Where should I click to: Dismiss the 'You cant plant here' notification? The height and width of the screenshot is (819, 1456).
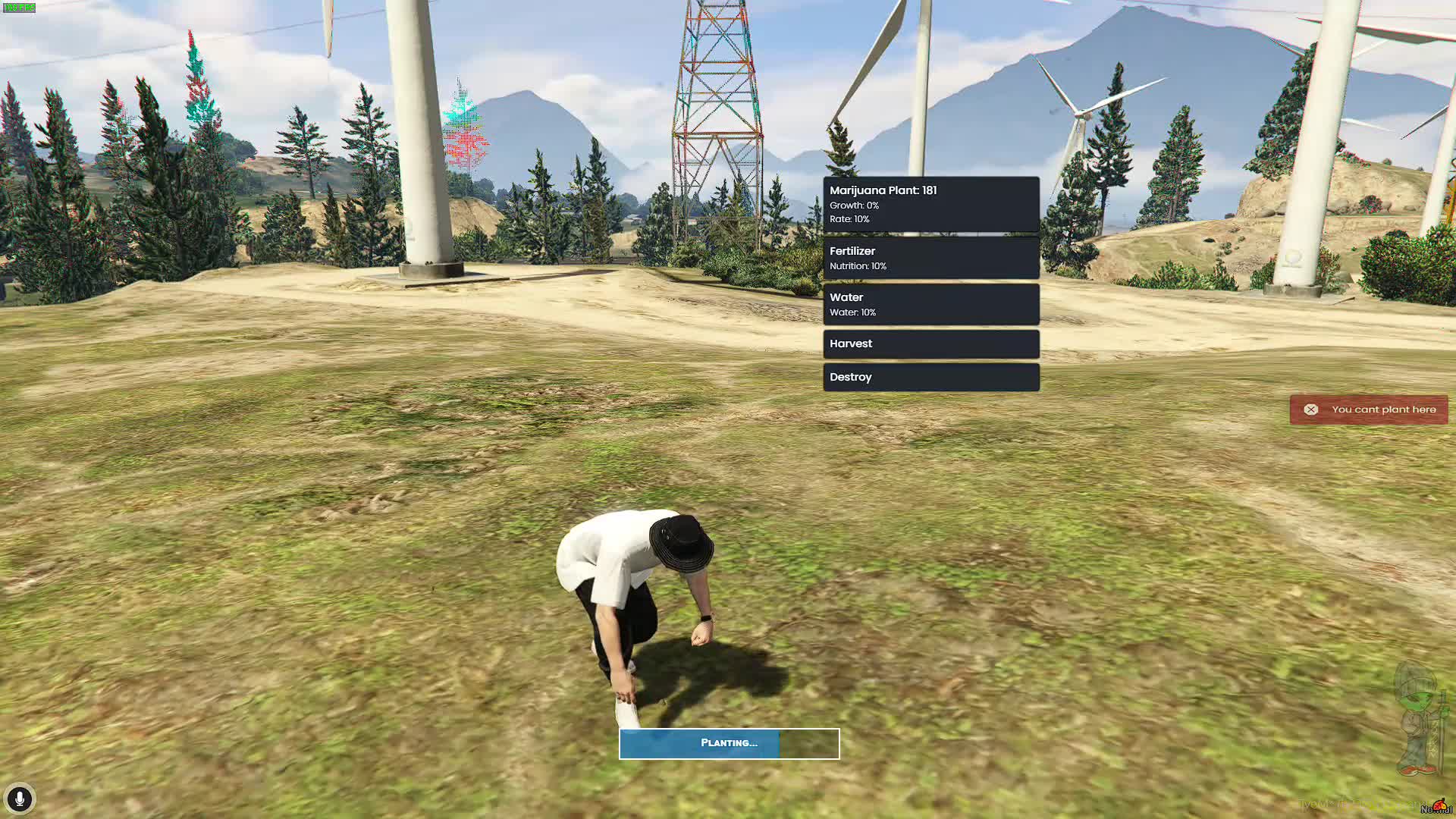point(1310,409)
